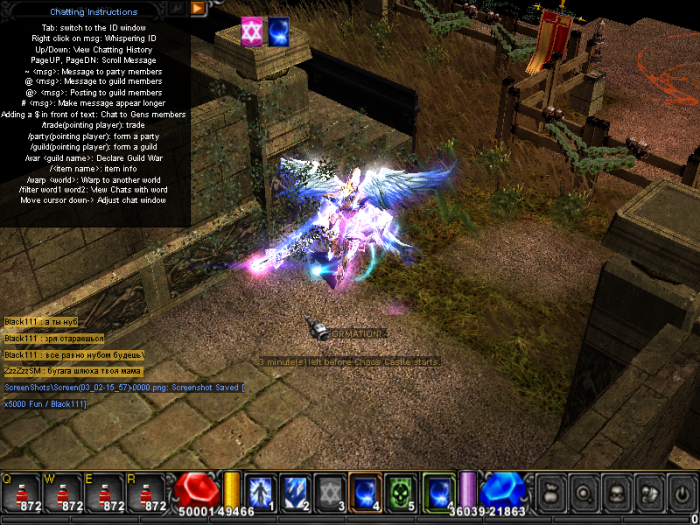Activate the glowing figure skill in slot 1

(260, 492)
